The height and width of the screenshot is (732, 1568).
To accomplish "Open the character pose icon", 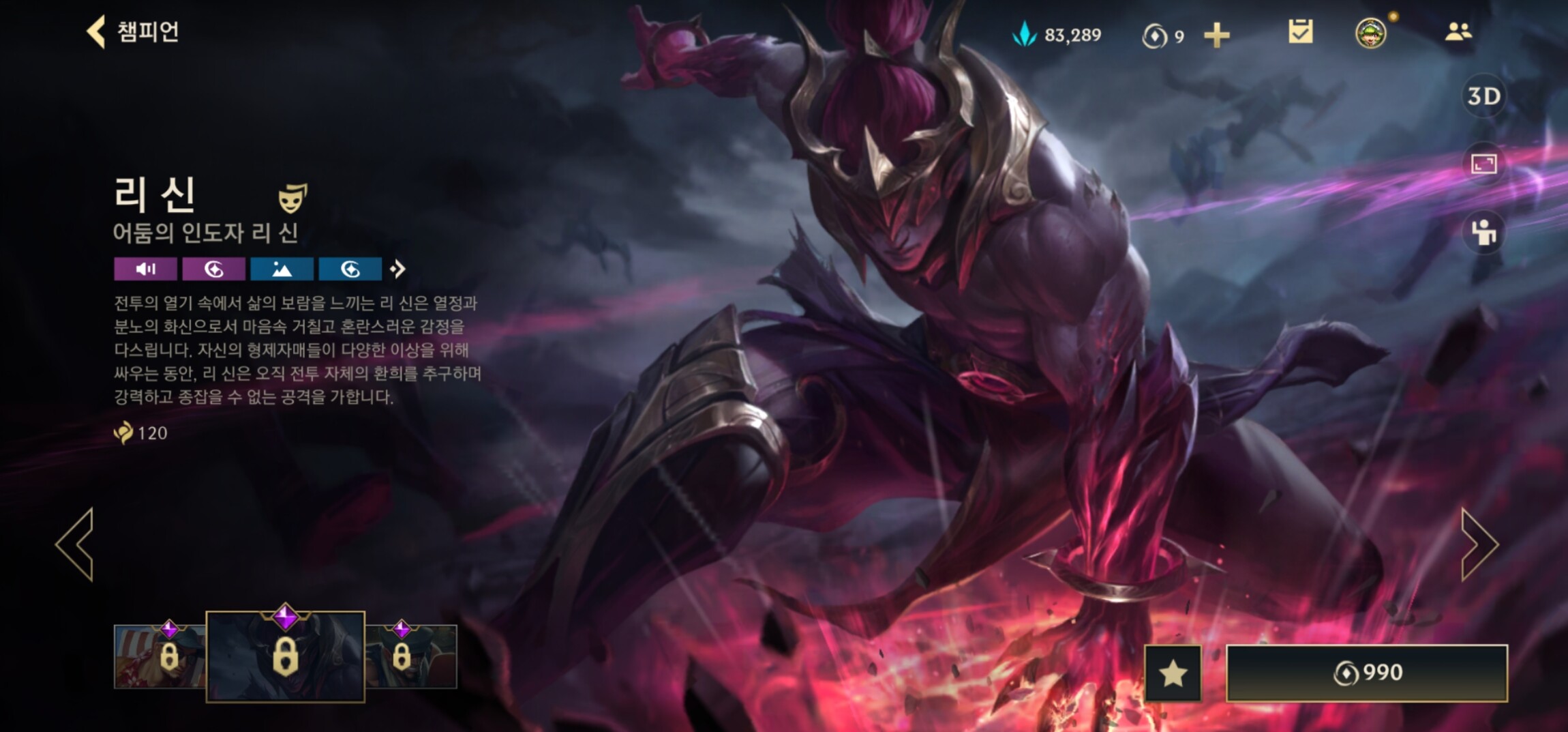I will click(1483, 232).
